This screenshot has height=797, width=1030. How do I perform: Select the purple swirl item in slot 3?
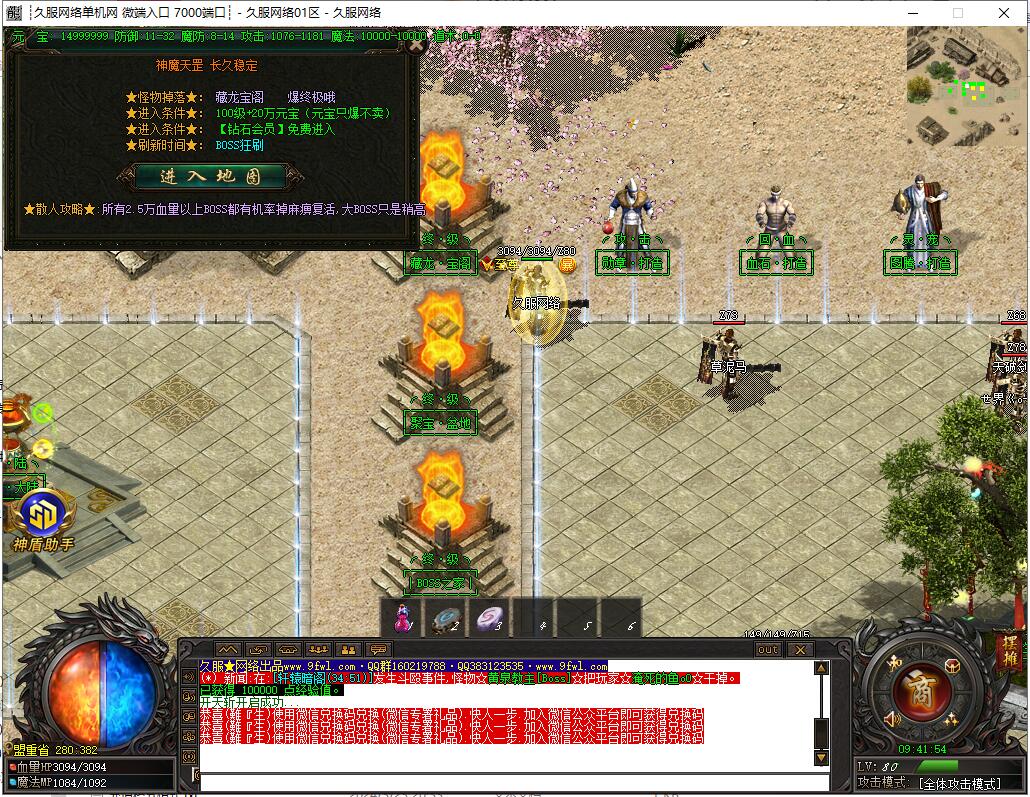coord(489,620)
